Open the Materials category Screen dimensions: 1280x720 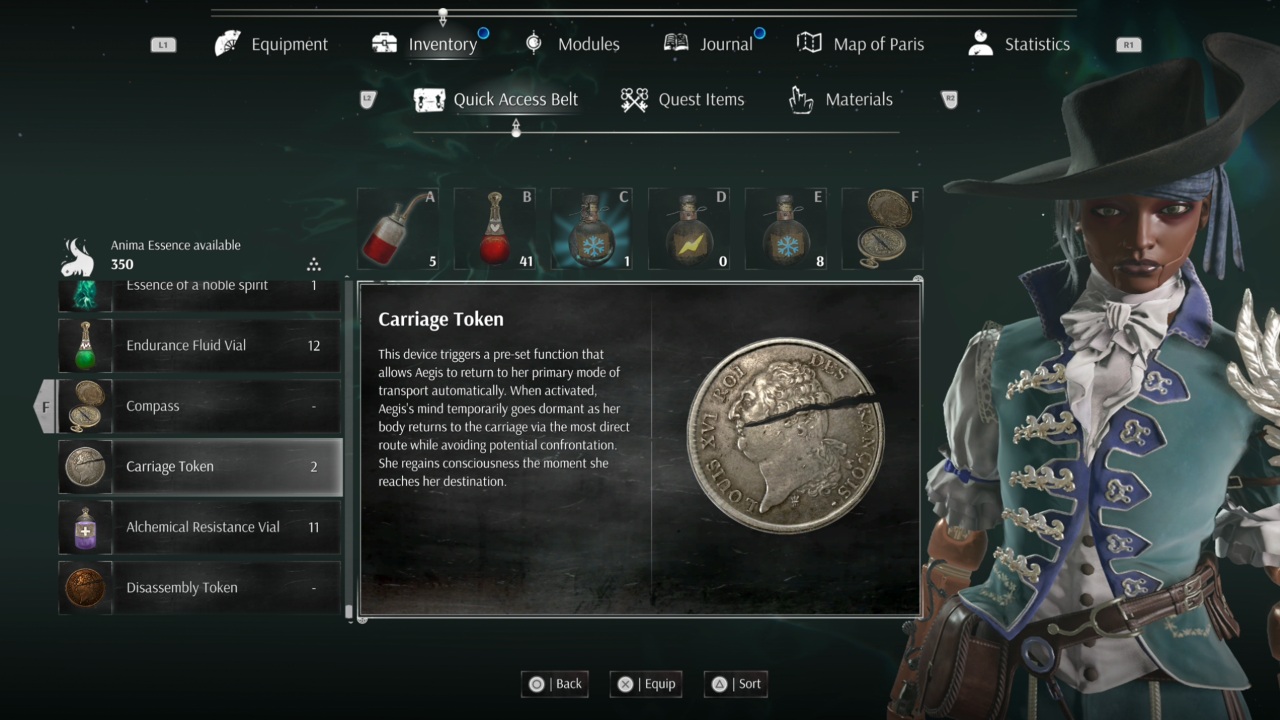(x=841, y=99)
